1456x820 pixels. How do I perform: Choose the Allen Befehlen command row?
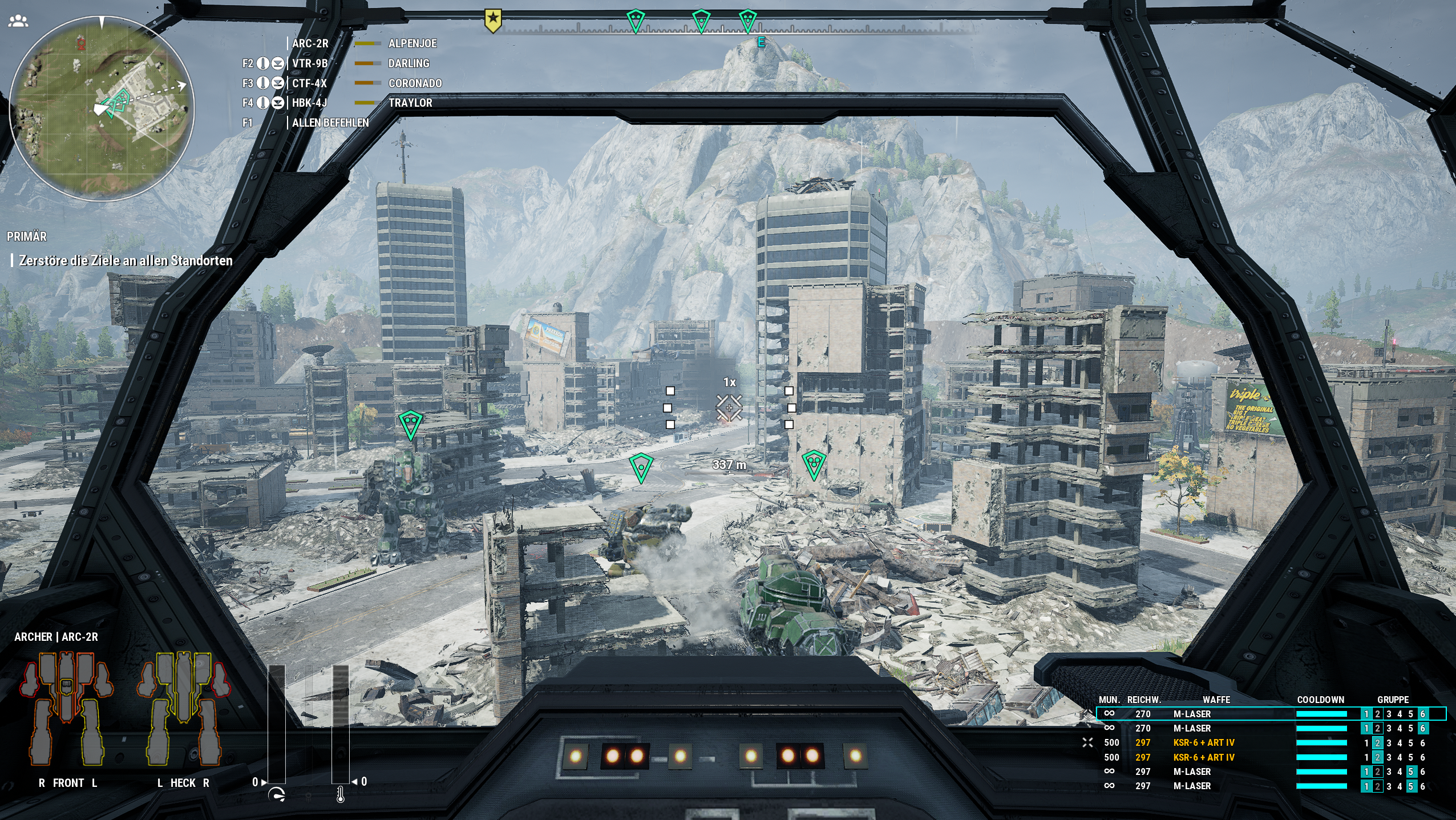coord(329,123)
